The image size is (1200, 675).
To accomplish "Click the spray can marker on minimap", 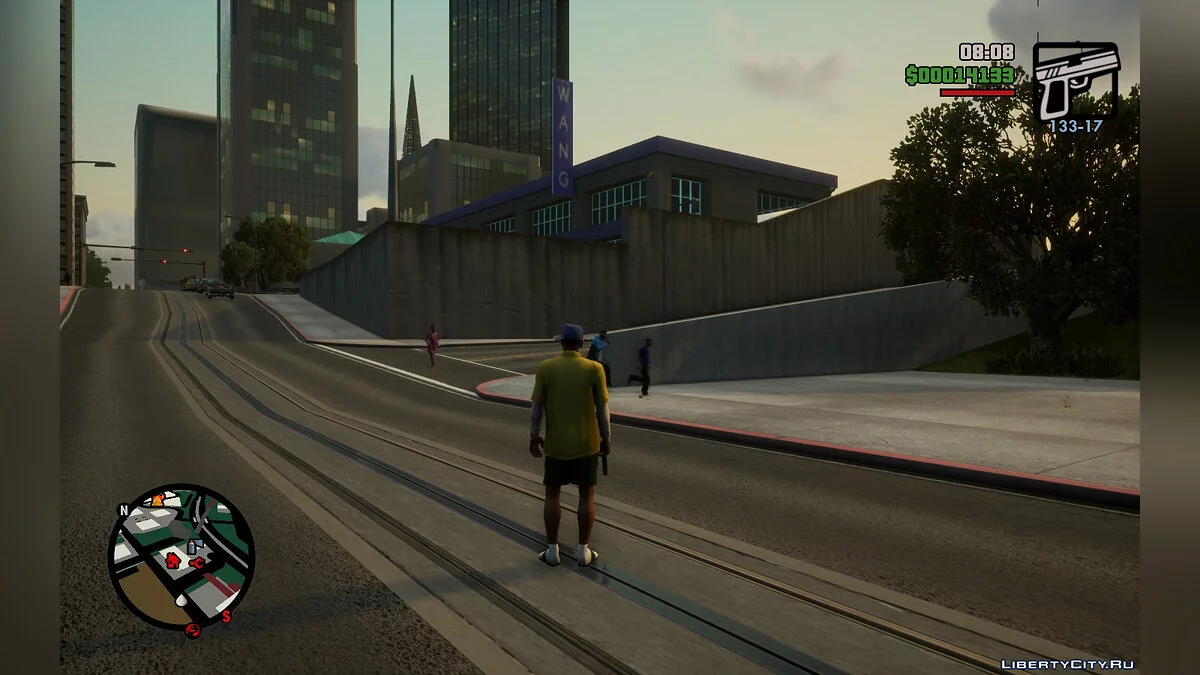I will [x=194, y=546].
